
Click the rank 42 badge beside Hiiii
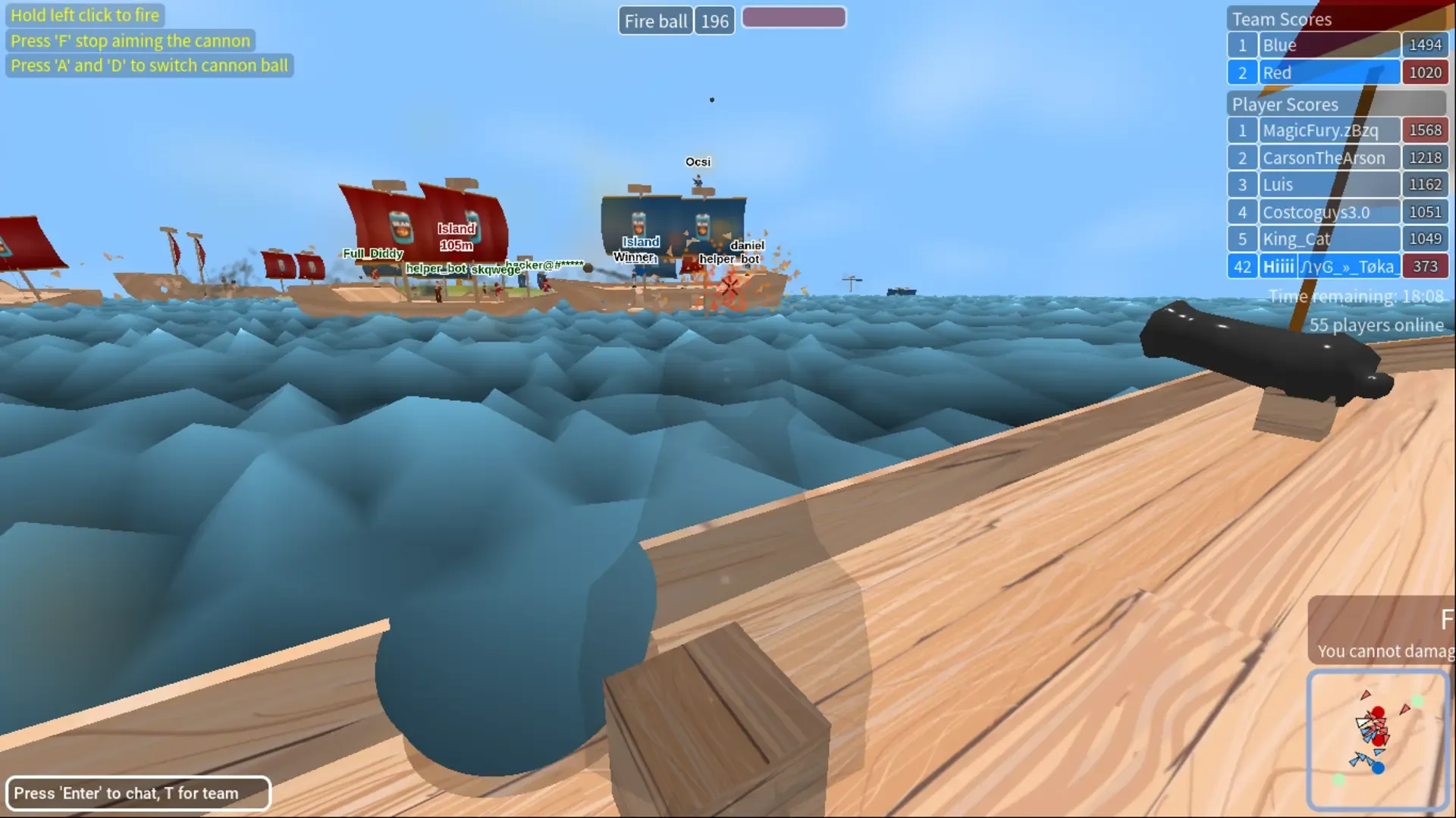1242,266
